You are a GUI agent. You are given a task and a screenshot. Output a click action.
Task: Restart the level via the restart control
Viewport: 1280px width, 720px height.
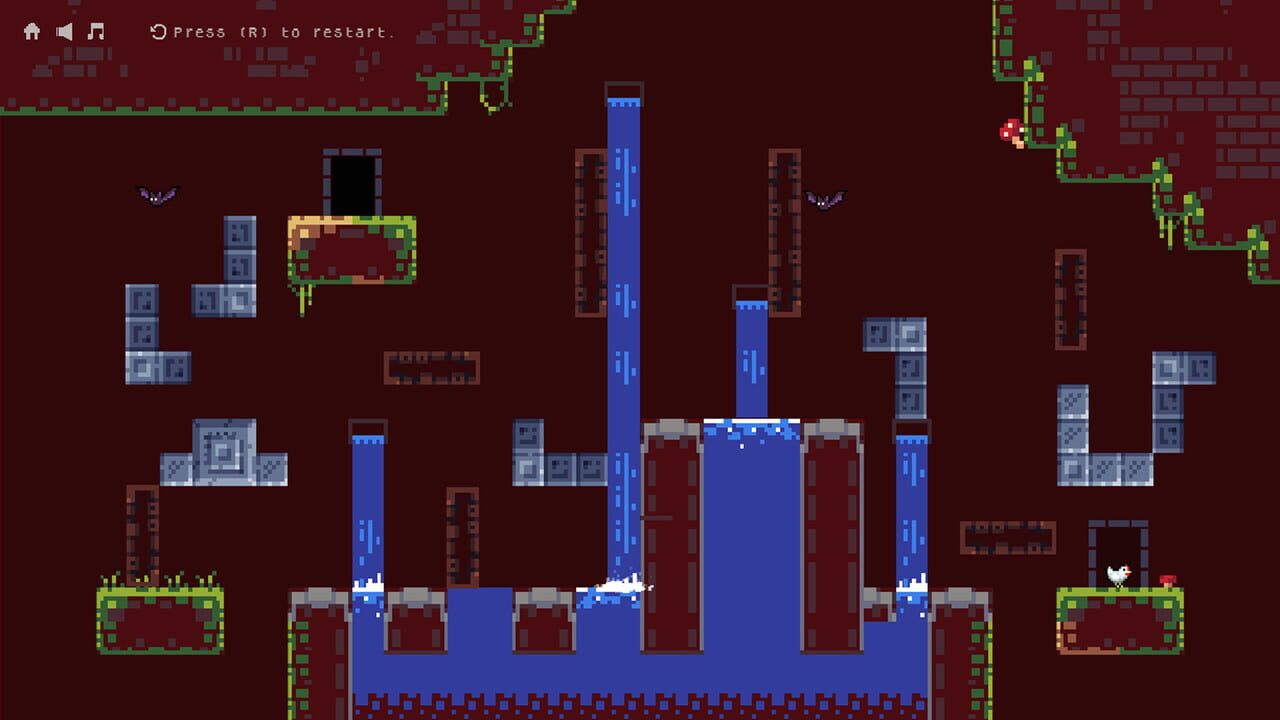(156, 30)
